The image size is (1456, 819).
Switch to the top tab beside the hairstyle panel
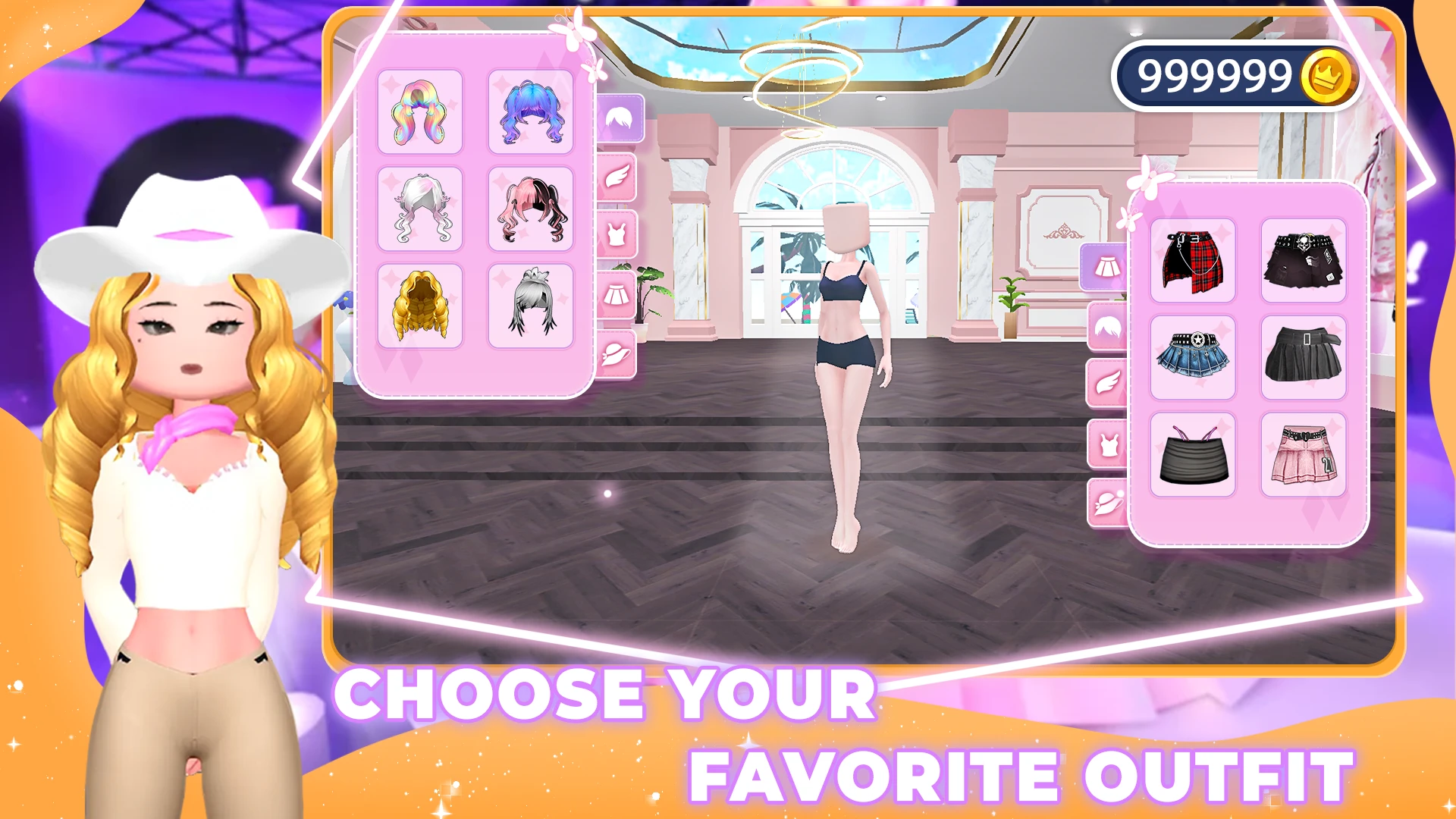click(617, 235)
